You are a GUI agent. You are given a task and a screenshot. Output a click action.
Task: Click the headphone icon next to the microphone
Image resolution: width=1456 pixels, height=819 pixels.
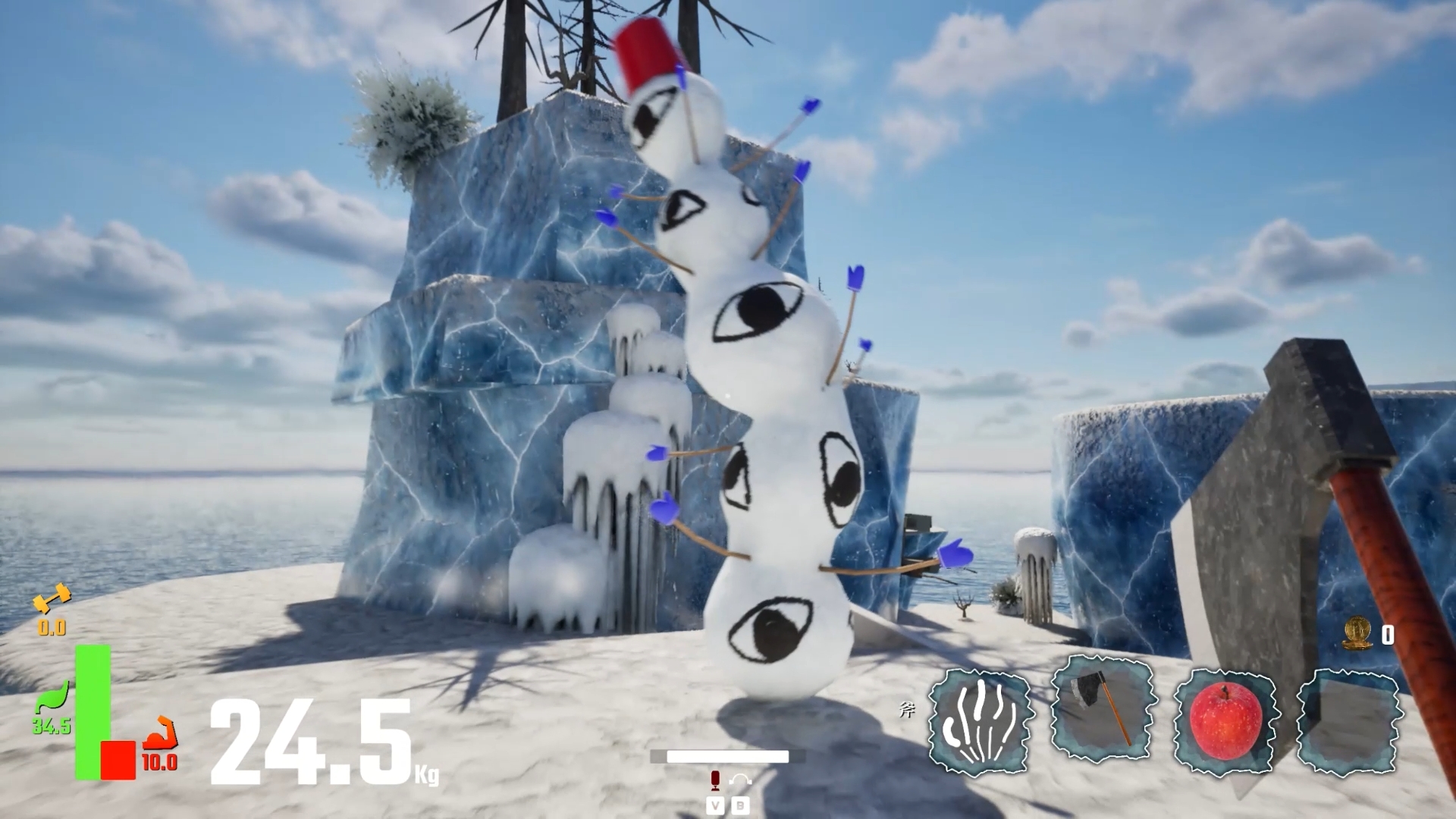point(741,780)
